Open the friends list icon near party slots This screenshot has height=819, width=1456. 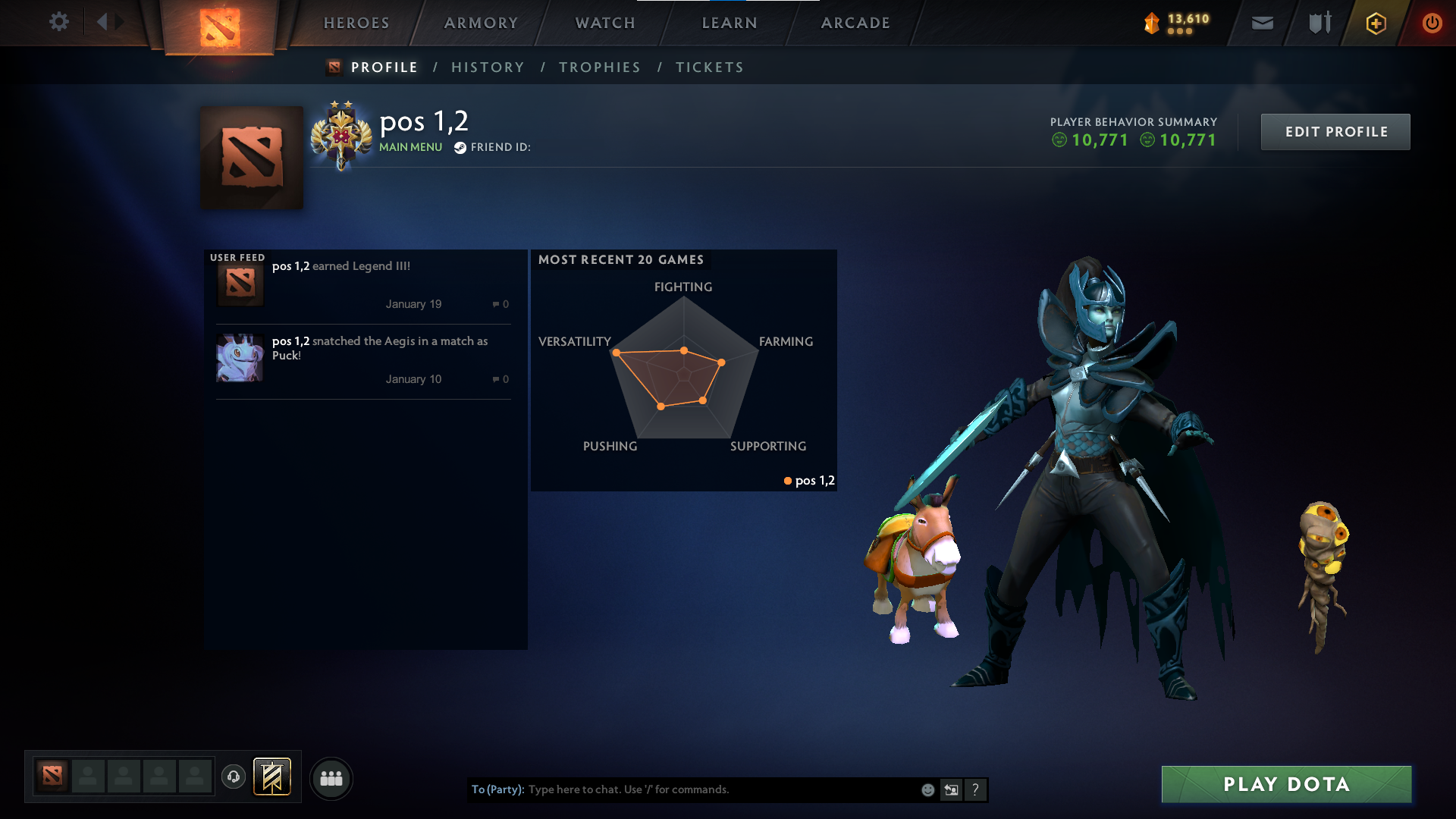click(x=331, y=778)
